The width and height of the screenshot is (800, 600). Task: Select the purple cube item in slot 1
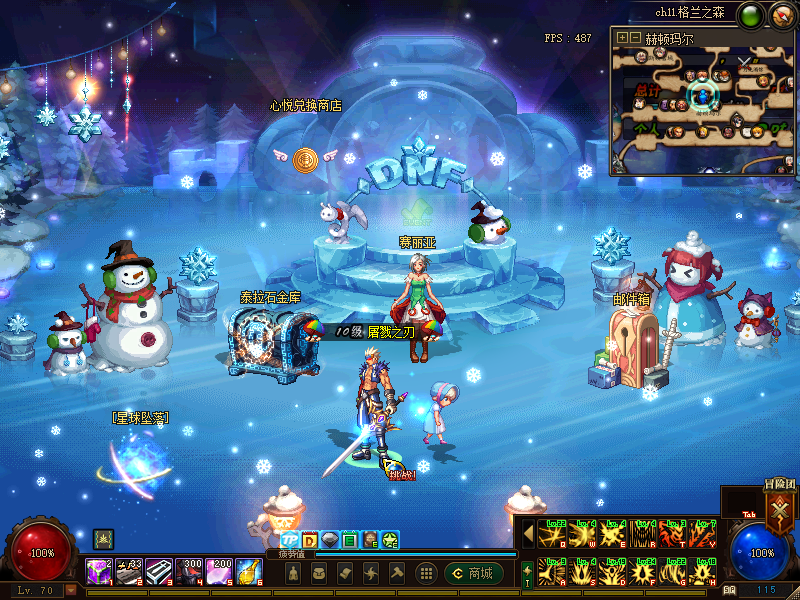pyautogui.click(x=99, y=572)
